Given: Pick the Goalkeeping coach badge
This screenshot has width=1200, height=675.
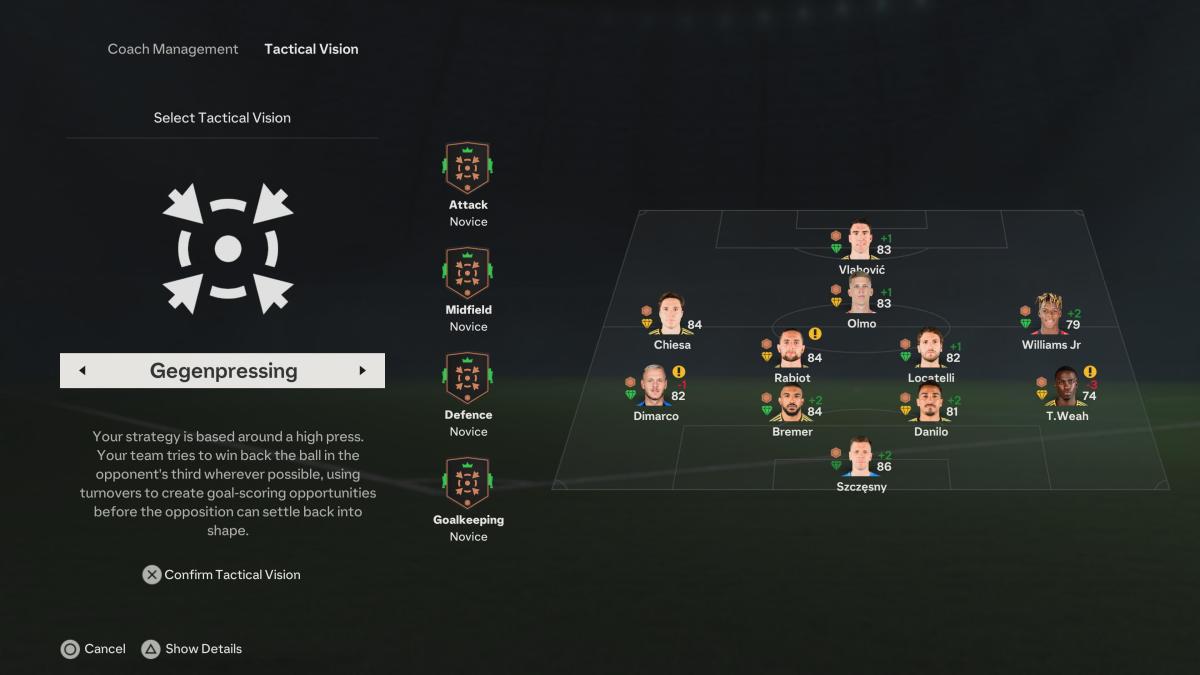Looking at the screenshot, I should click(x=467, y=483).
